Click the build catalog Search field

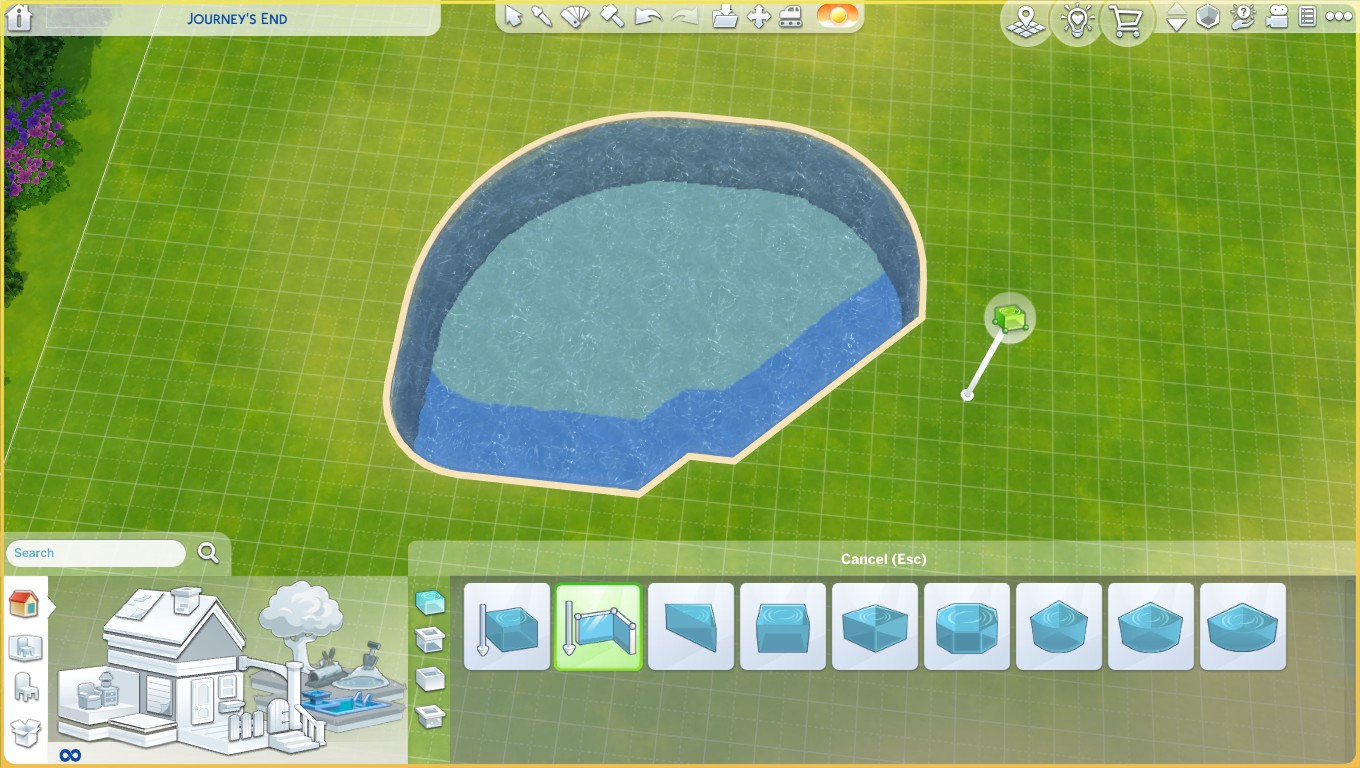coord(96,553)
